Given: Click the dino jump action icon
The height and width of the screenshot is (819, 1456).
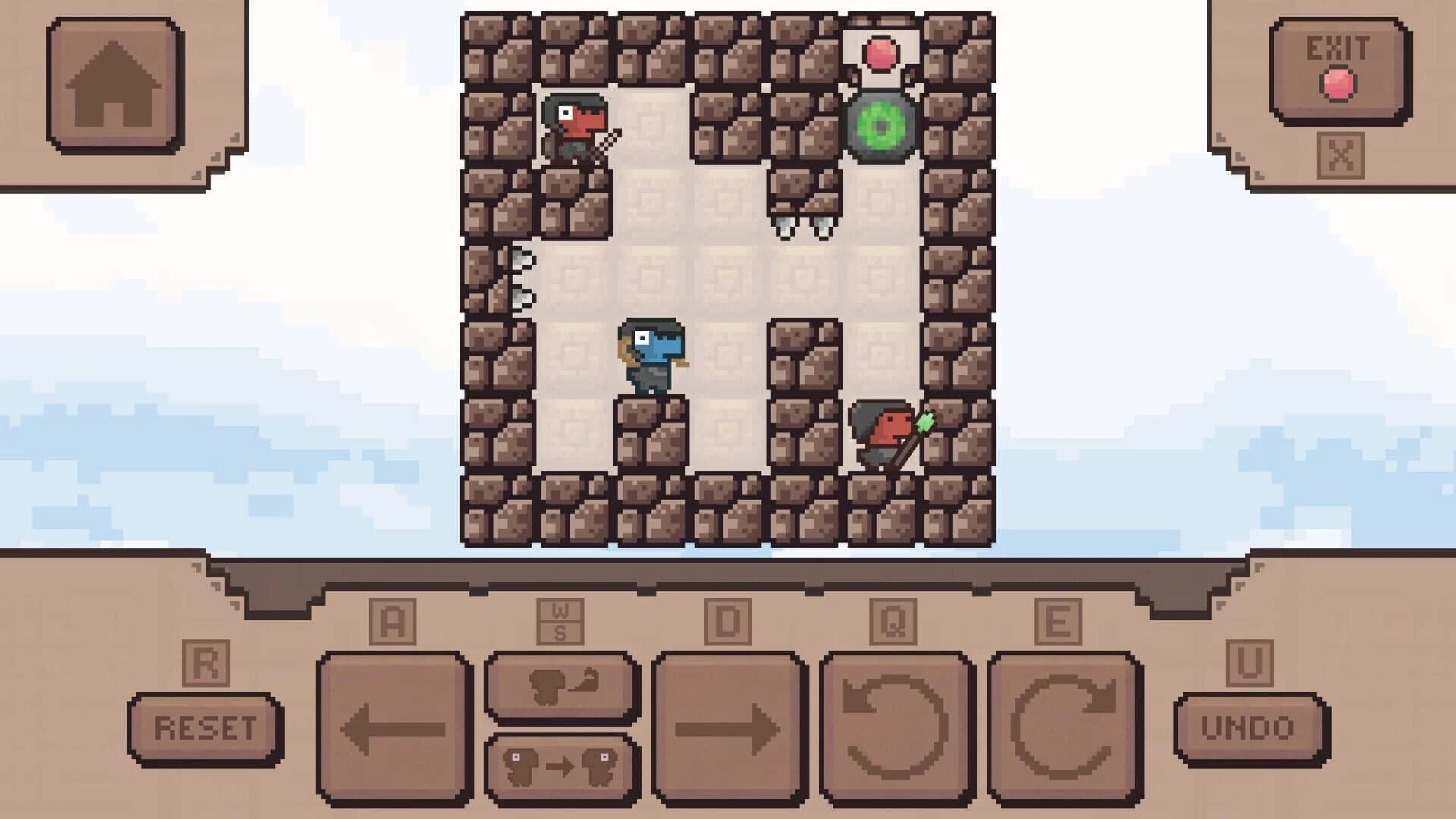Looking at the screenshot, I should click(x=561, y=686).
